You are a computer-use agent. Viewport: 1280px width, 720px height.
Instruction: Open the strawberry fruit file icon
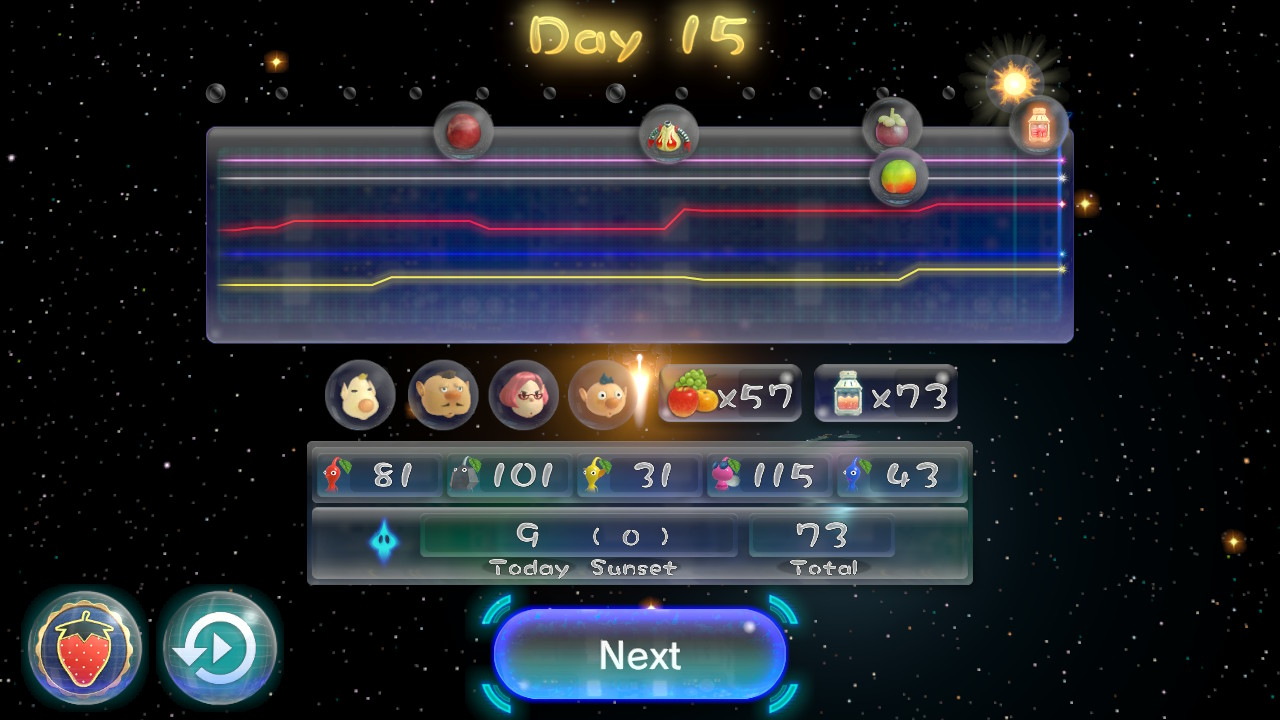pyautogui.click(x=85, y=648)
